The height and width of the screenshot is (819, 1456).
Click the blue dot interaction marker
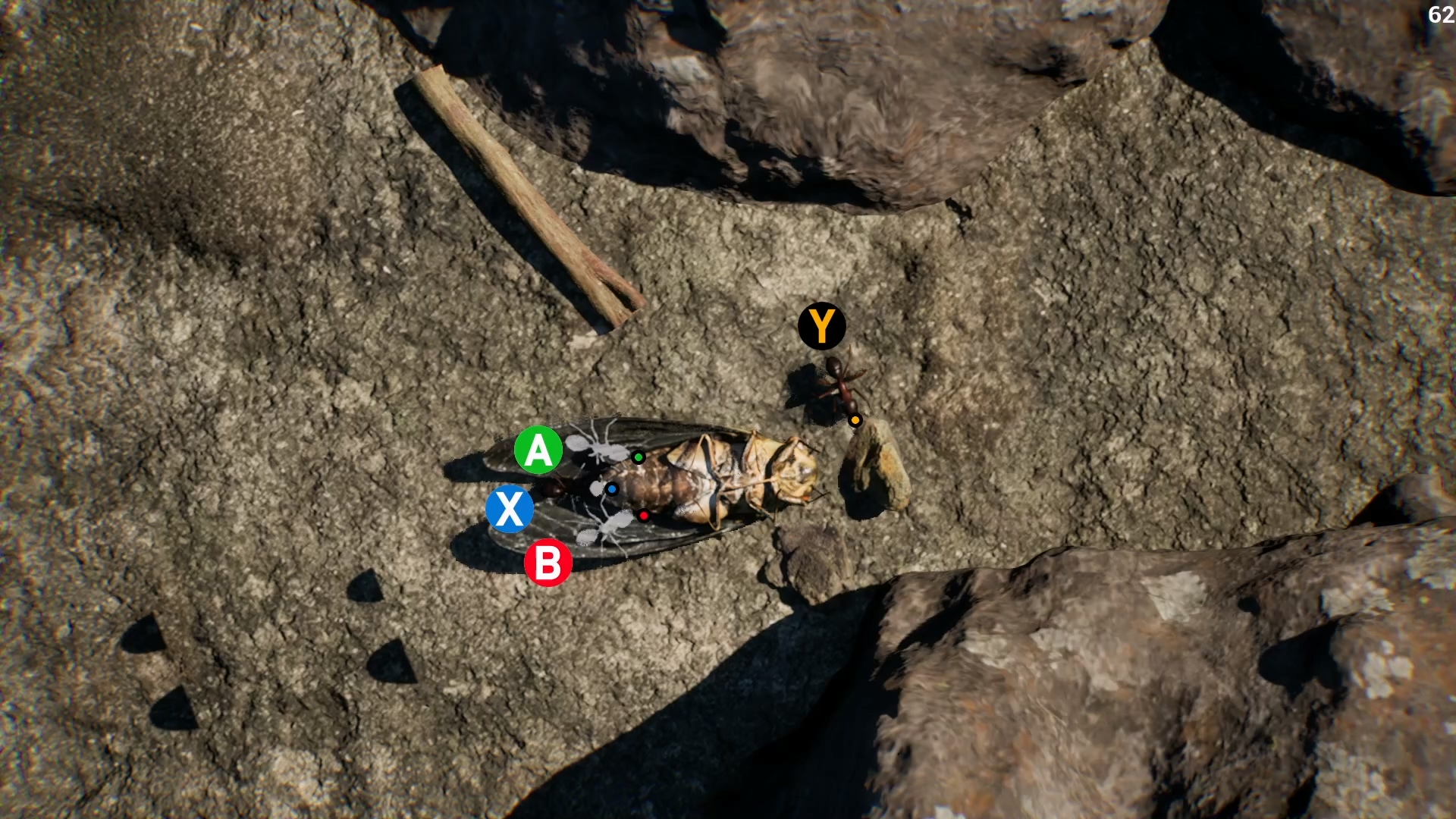(x=612, y=490)
